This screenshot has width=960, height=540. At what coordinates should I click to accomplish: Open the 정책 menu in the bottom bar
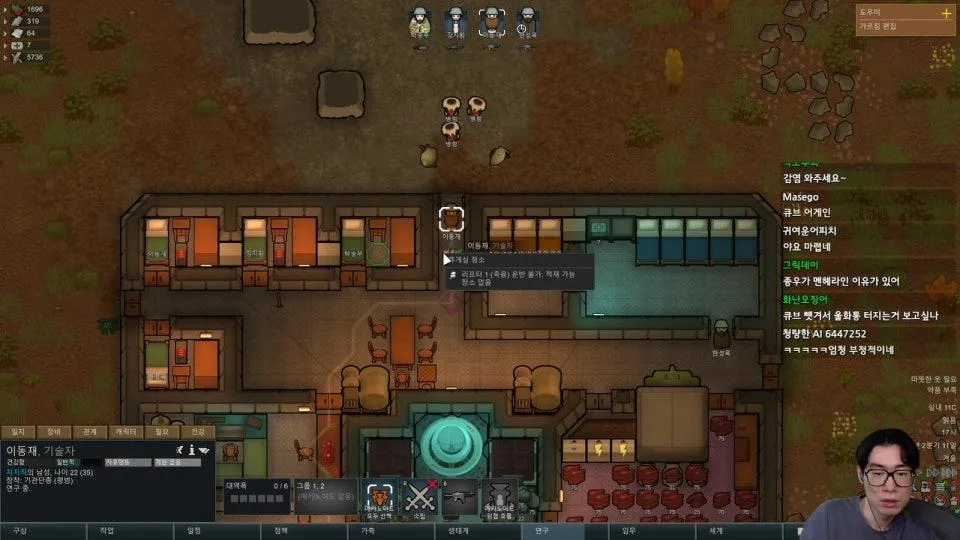[x=281, y=531]
